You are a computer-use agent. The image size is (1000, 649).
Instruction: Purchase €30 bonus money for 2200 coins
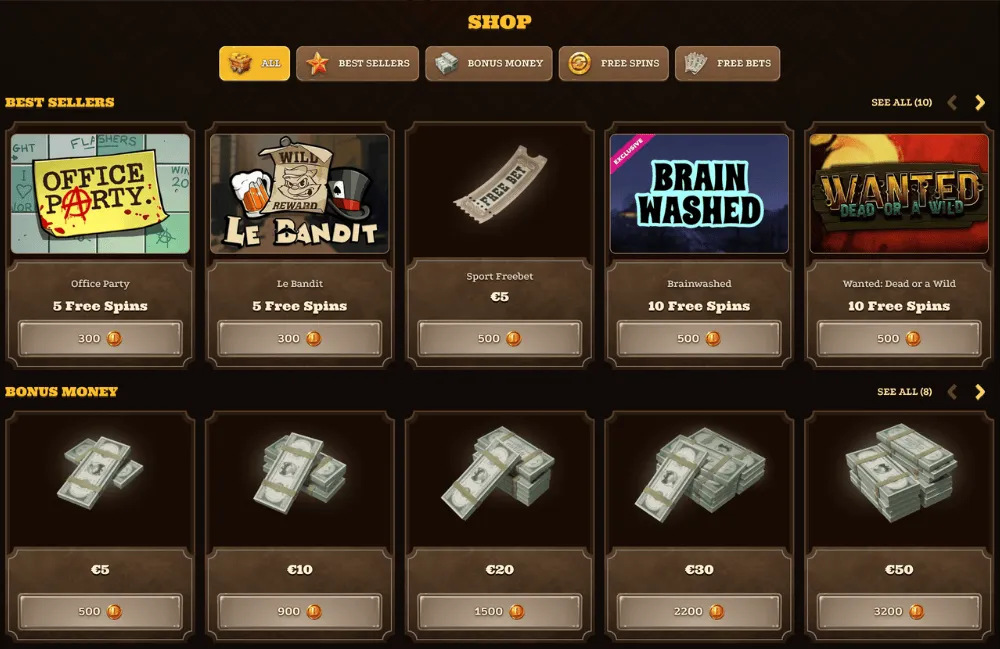tap(699, 611)
